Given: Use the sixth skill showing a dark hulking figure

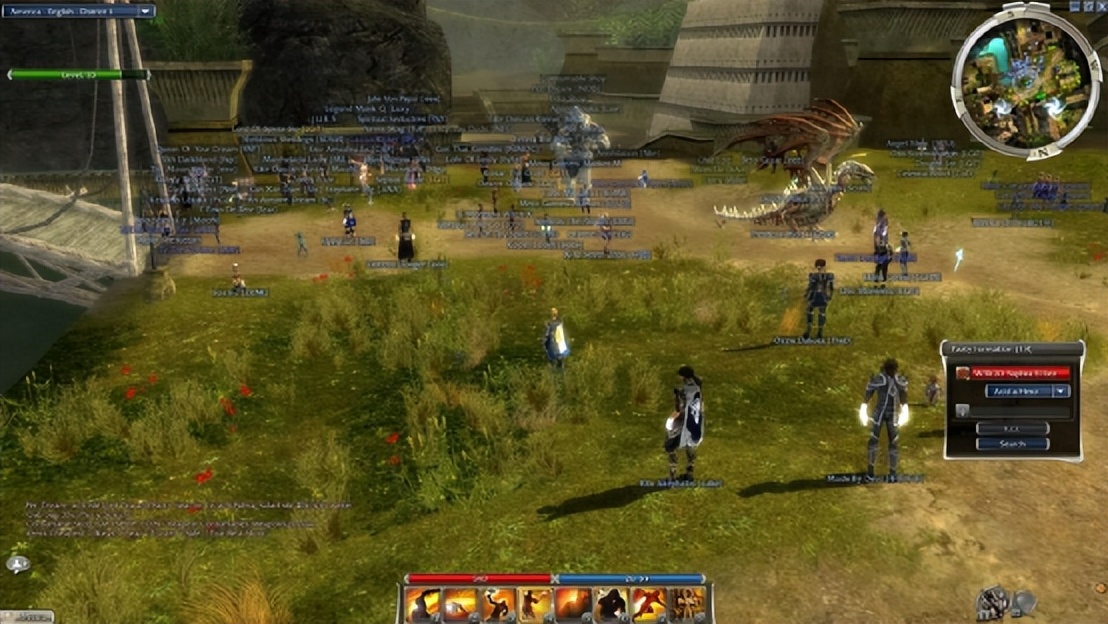Looking at the screenshot, I should [611, 604].
